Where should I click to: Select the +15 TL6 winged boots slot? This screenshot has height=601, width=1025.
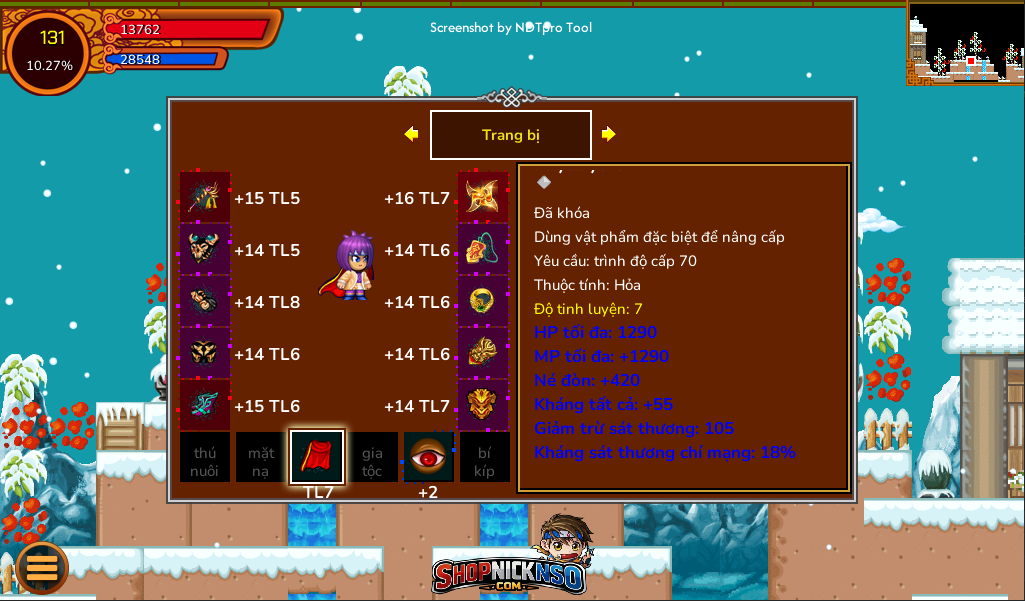click(205, 406)
